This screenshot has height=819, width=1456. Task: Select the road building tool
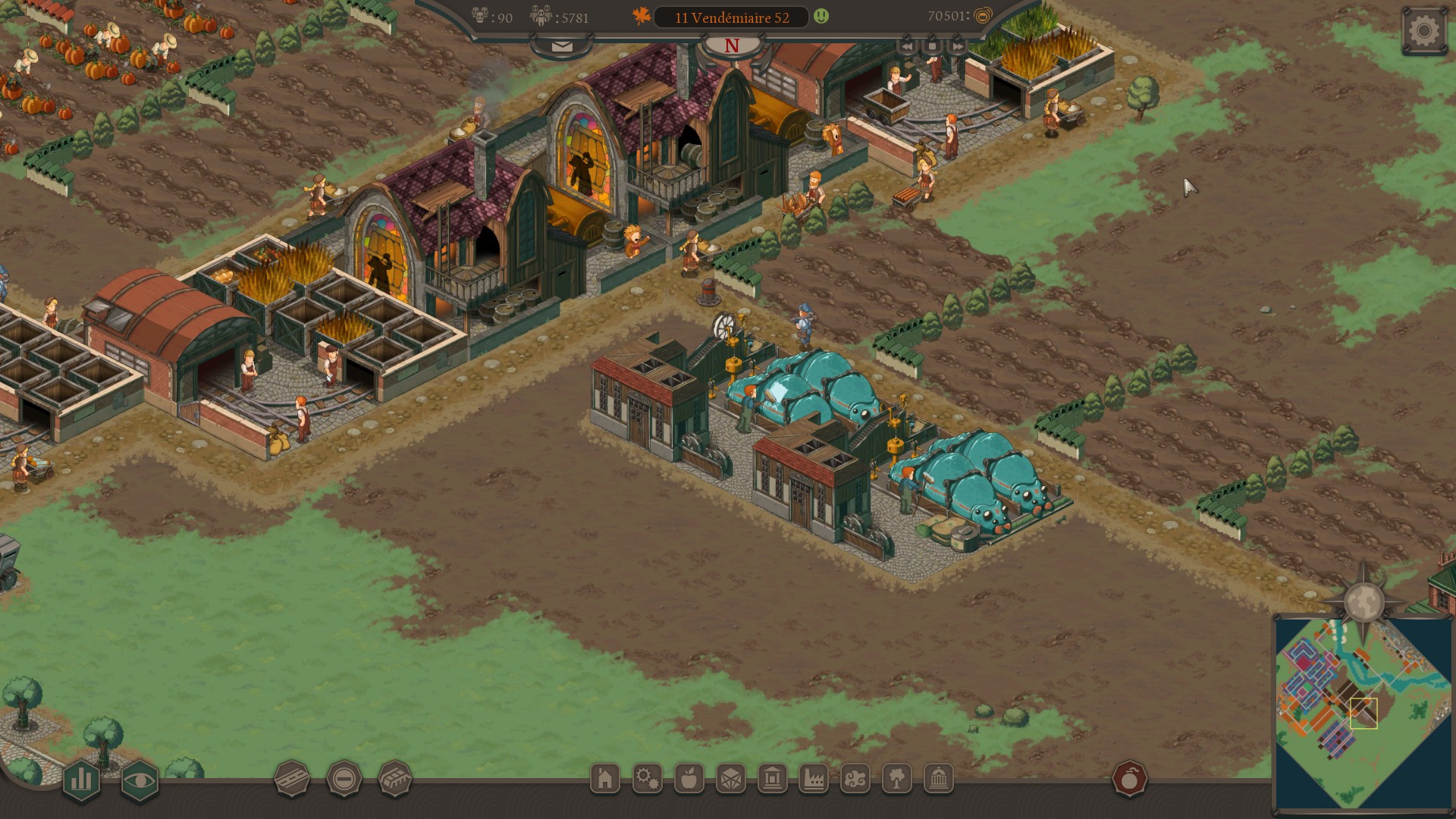tap(292, 779)
